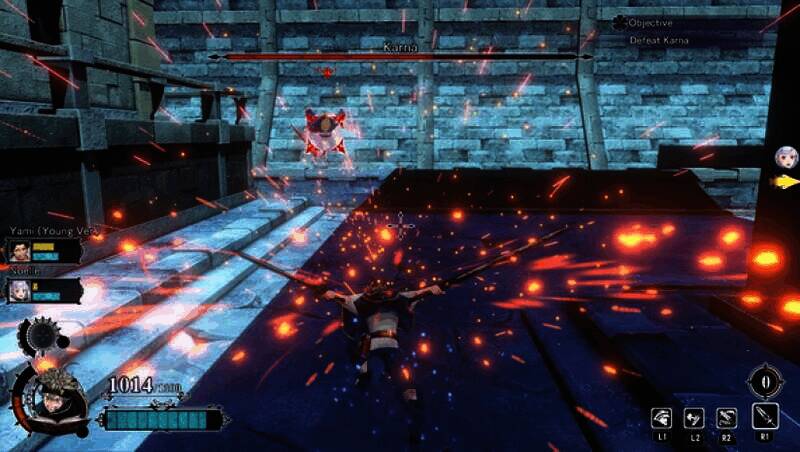Click the round zero-count item medallion
Image resolution: width=800 pixels, height=452 pixels.
765,382
